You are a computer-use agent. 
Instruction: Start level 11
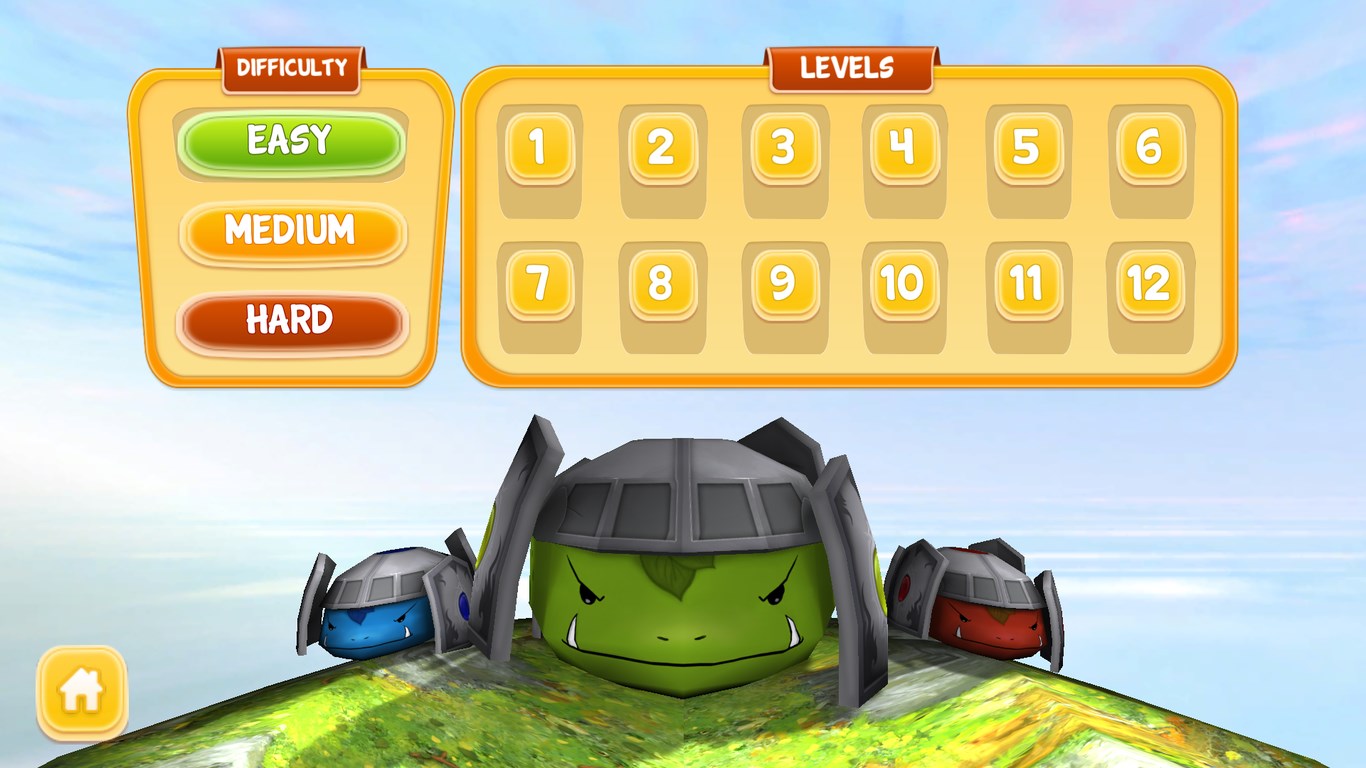pos(1027,284)
